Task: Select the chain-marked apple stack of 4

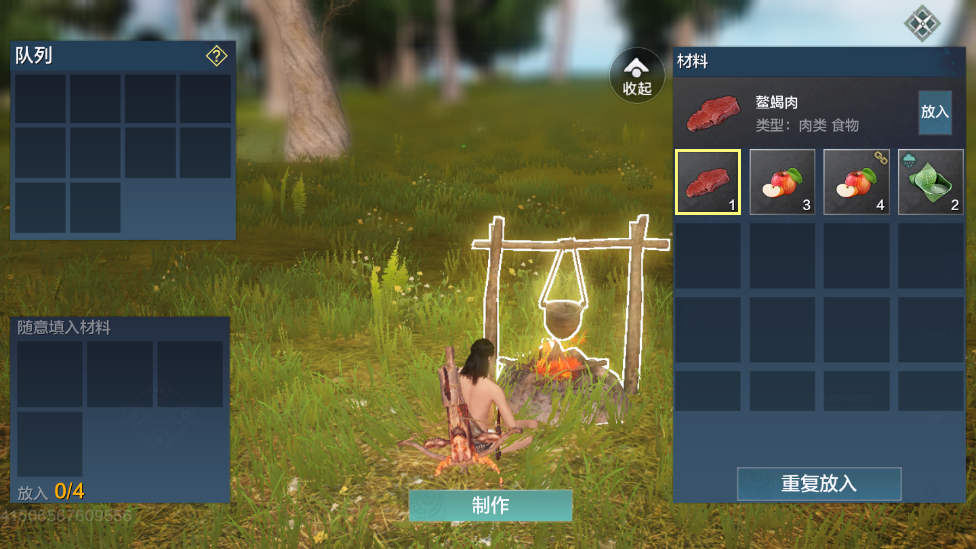Action: click(x=856, y=182)
